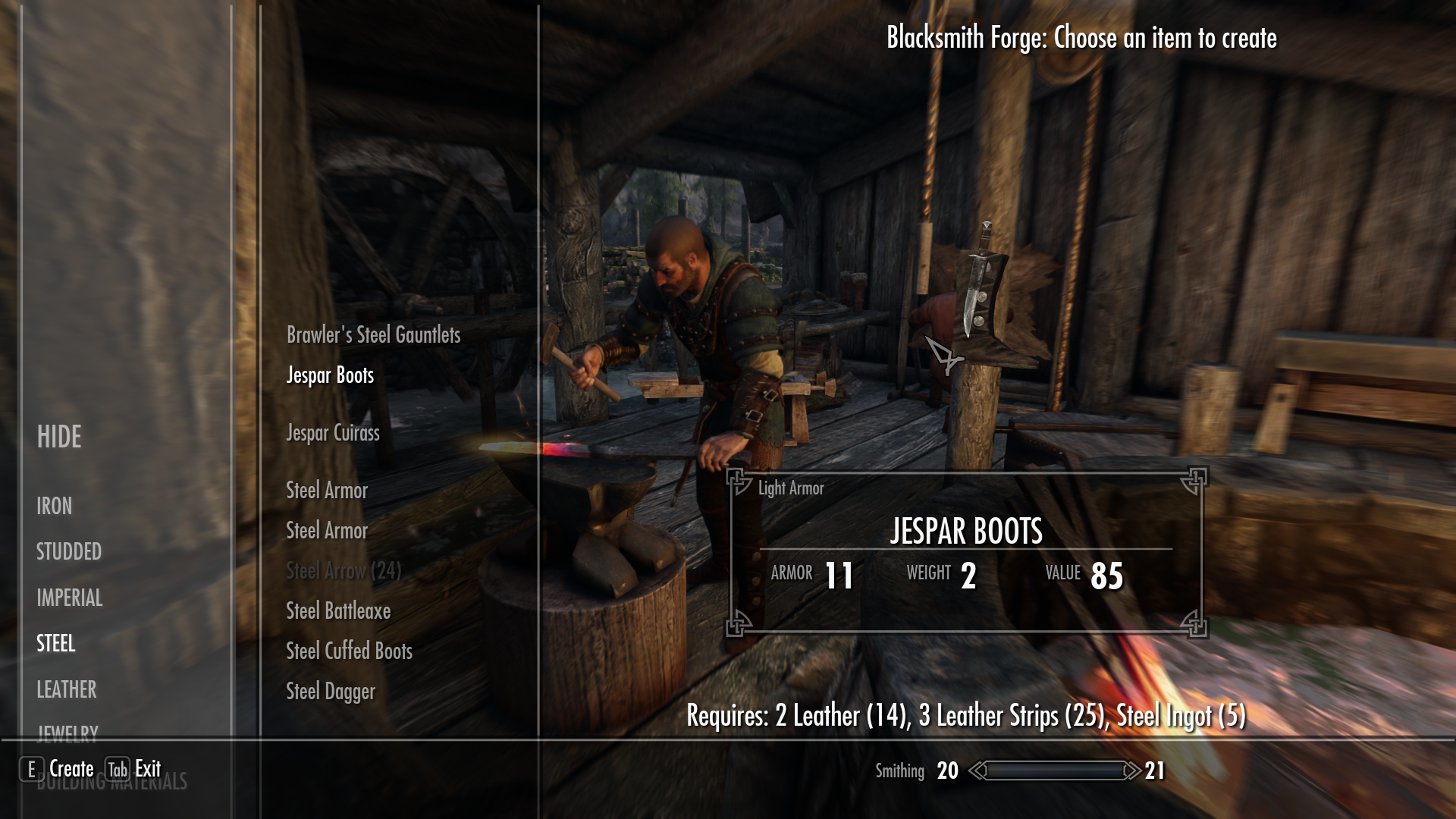Select the STUDDED category
Image resolution: width=1456 pixels, height=819 pixels.
(x=69, y=552)
